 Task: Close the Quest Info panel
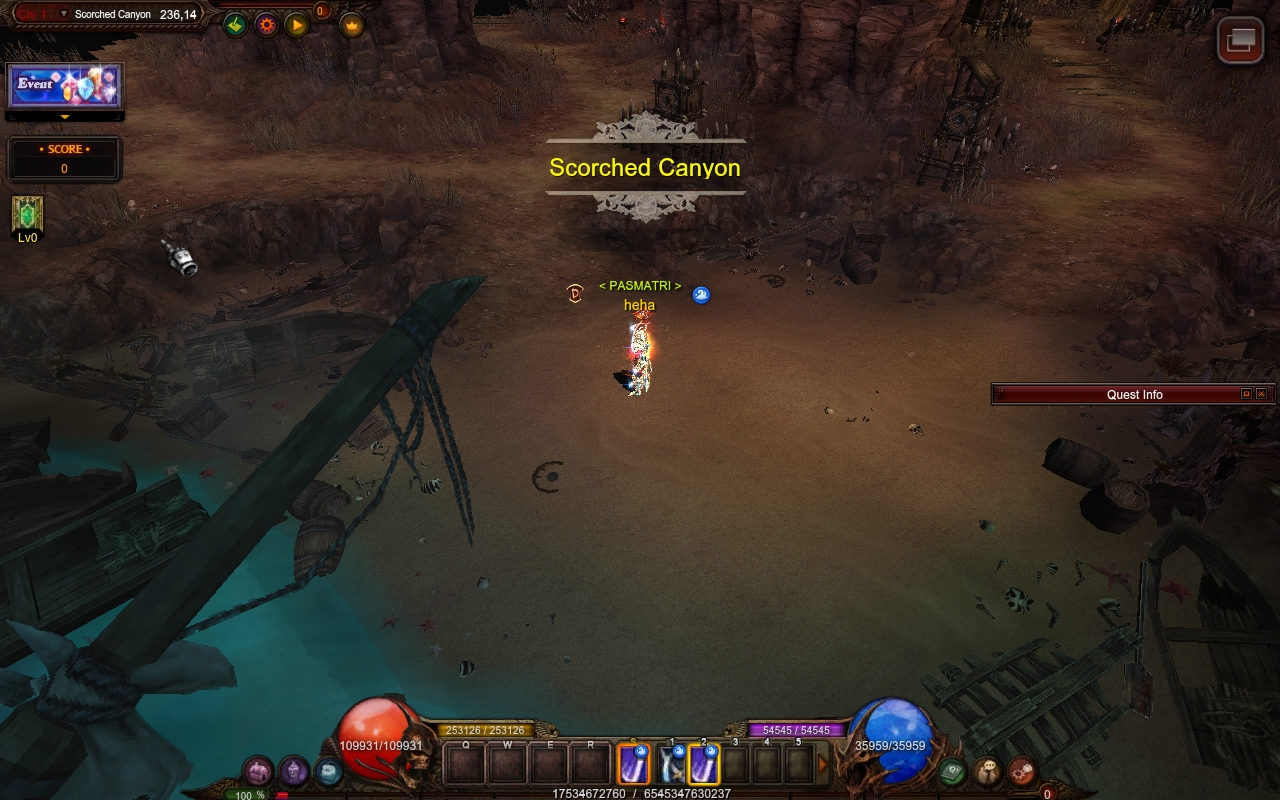(x=1261, y=394)
